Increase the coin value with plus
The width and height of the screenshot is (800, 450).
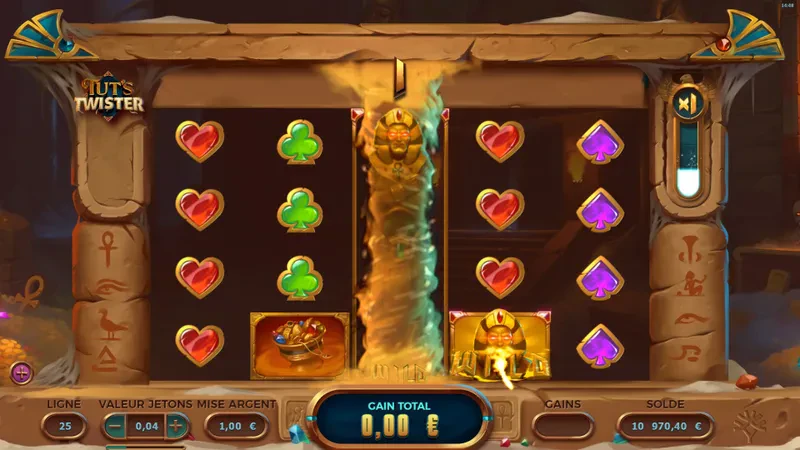[x=176, y=426]
